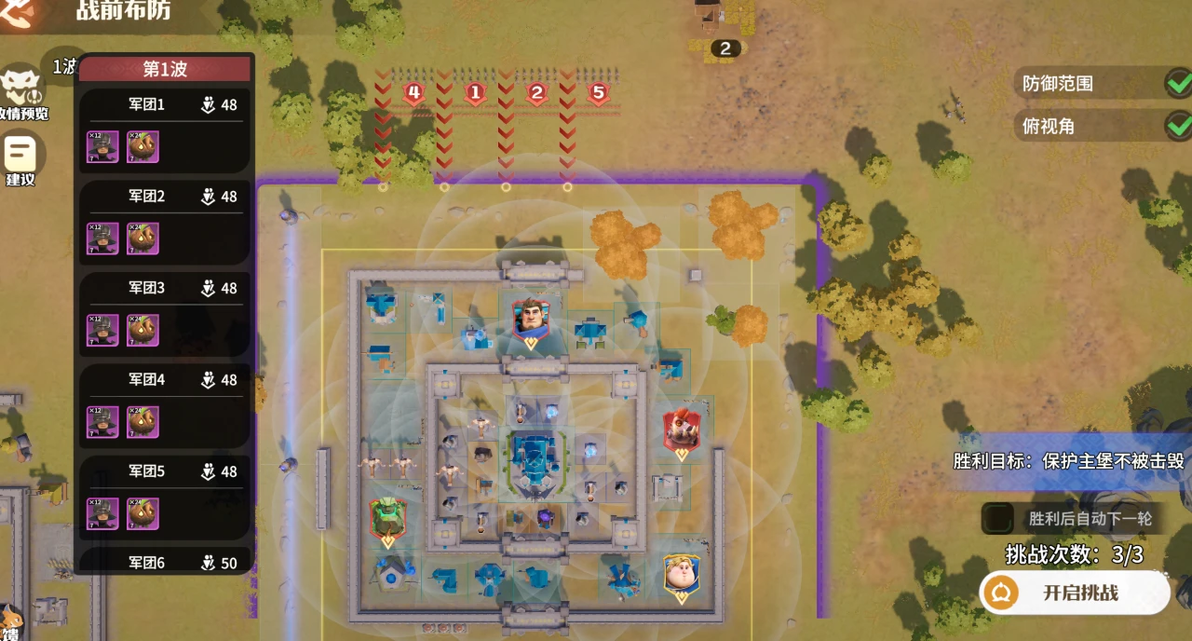Select the red beast hero portrait
This screenshot has height=641, width=1192.
[x=681, y=431]
